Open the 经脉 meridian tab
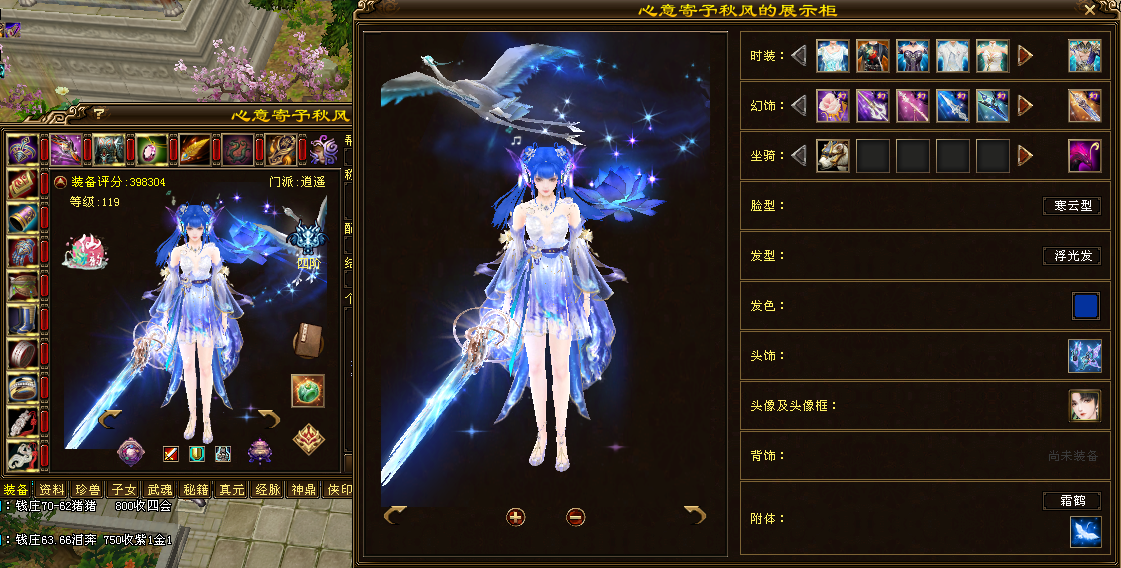This screenshot has height=568, width=1121. (267, 490)
